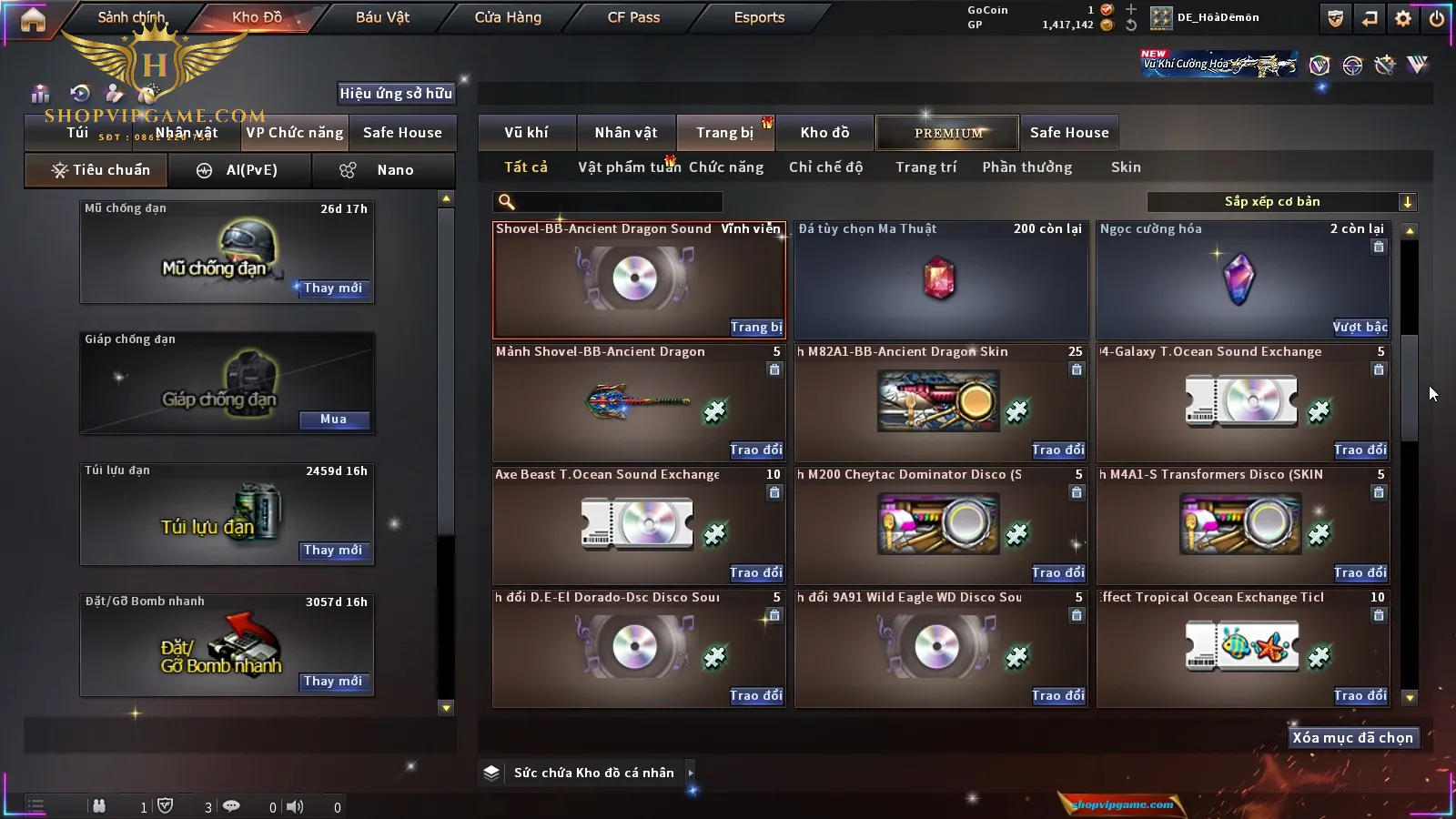
Task: Open the Esports menu
Action: [759, 17]
